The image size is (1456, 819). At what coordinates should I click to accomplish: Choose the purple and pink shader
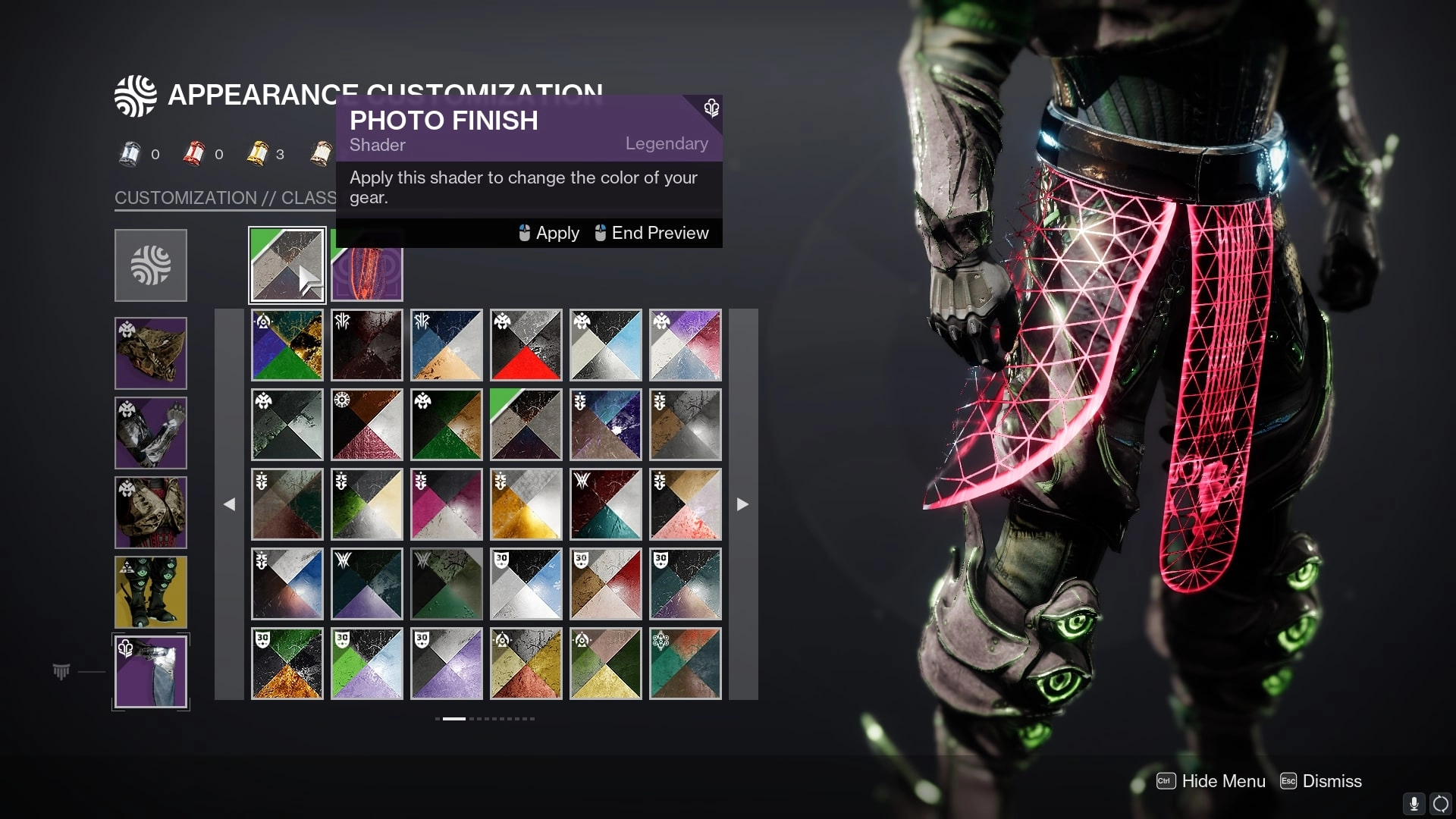point(686,345)
